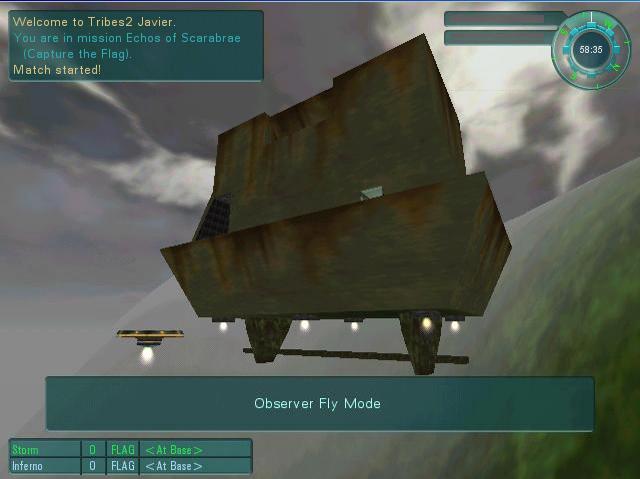
Task: Select the Inferno team row
Action: (x=130, y=466)
